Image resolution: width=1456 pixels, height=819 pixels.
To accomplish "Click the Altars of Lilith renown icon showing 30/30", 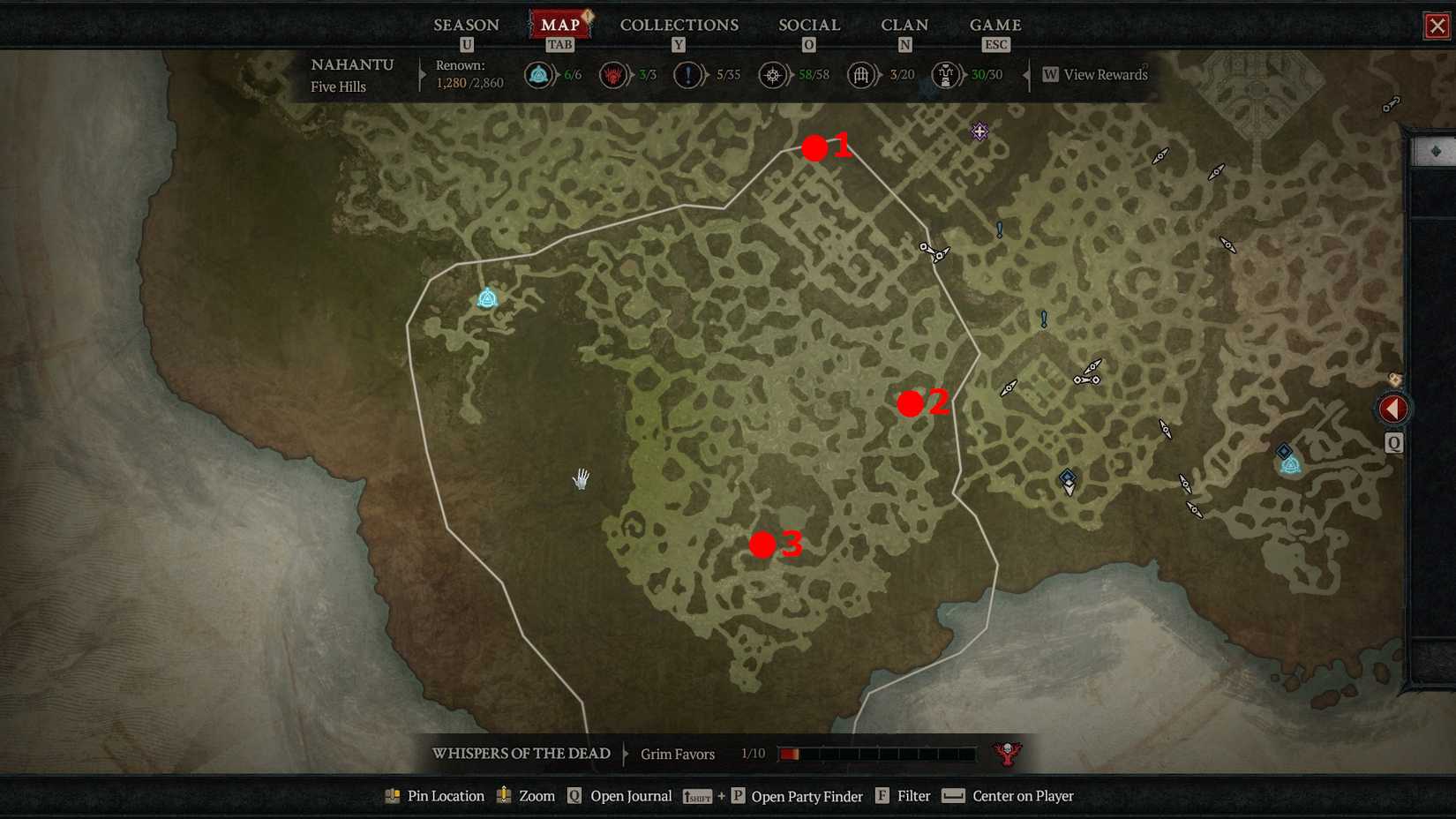I will pos(944,75).
